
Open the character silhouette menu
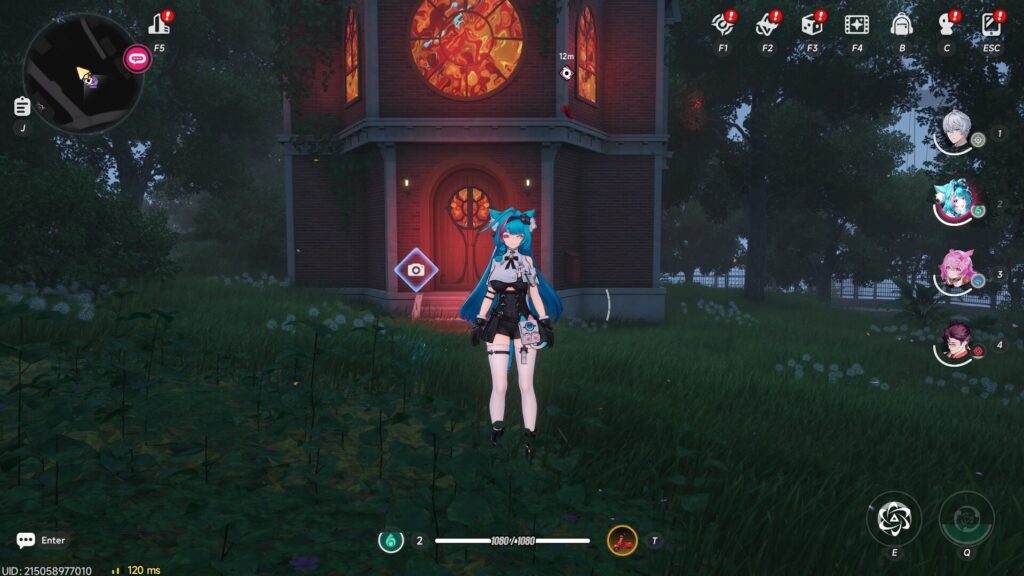point(946,23)
